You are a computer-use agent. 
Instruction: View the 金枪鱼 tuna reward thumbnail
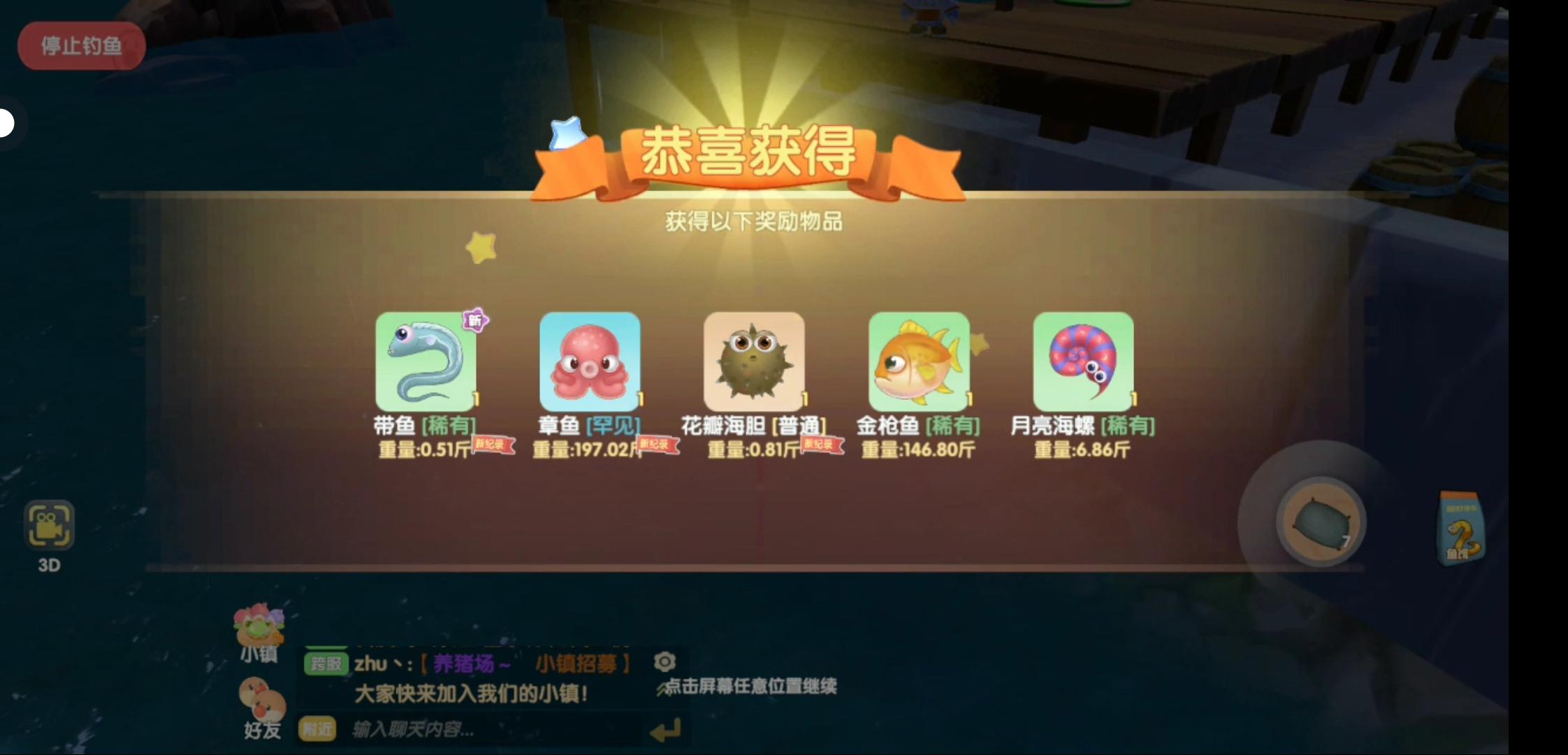point(919,363)
